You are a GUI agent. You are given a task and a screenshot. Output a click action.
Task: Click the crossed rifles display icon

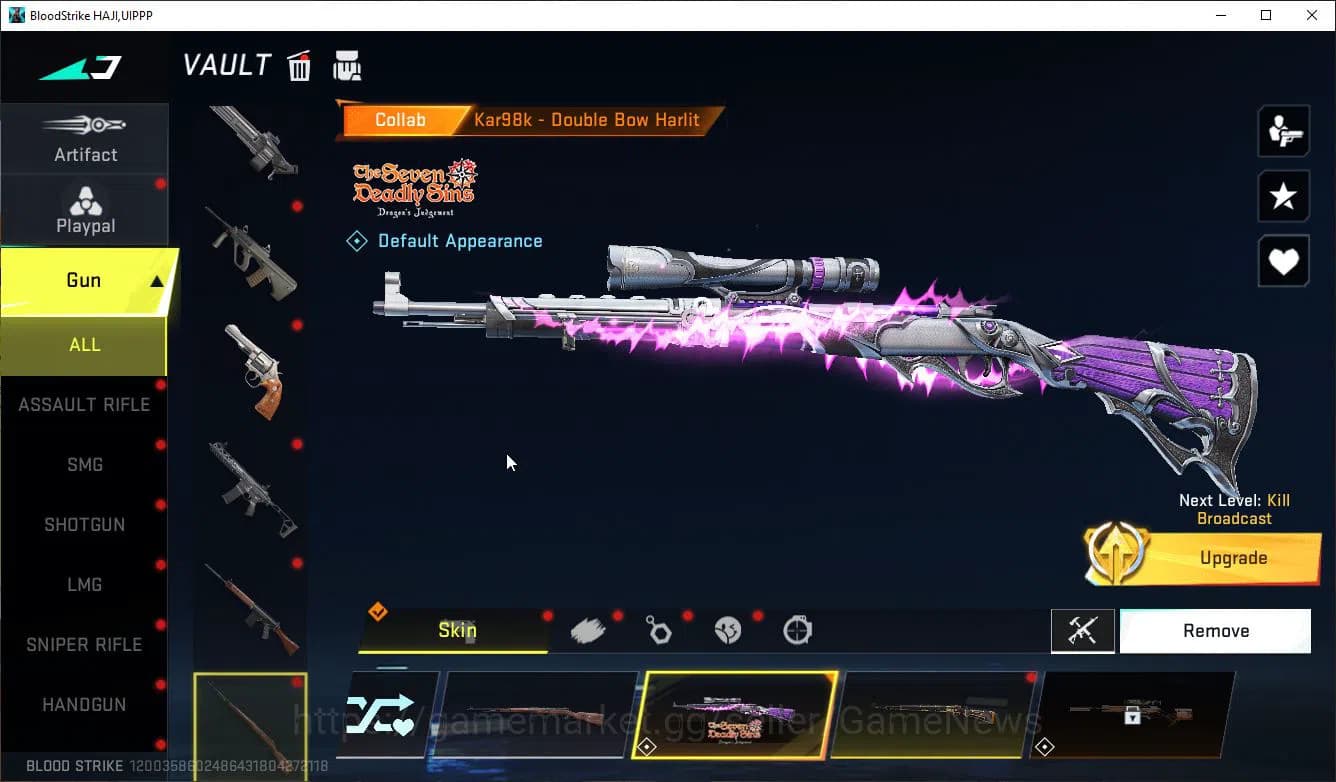(x=1083, y=630)
